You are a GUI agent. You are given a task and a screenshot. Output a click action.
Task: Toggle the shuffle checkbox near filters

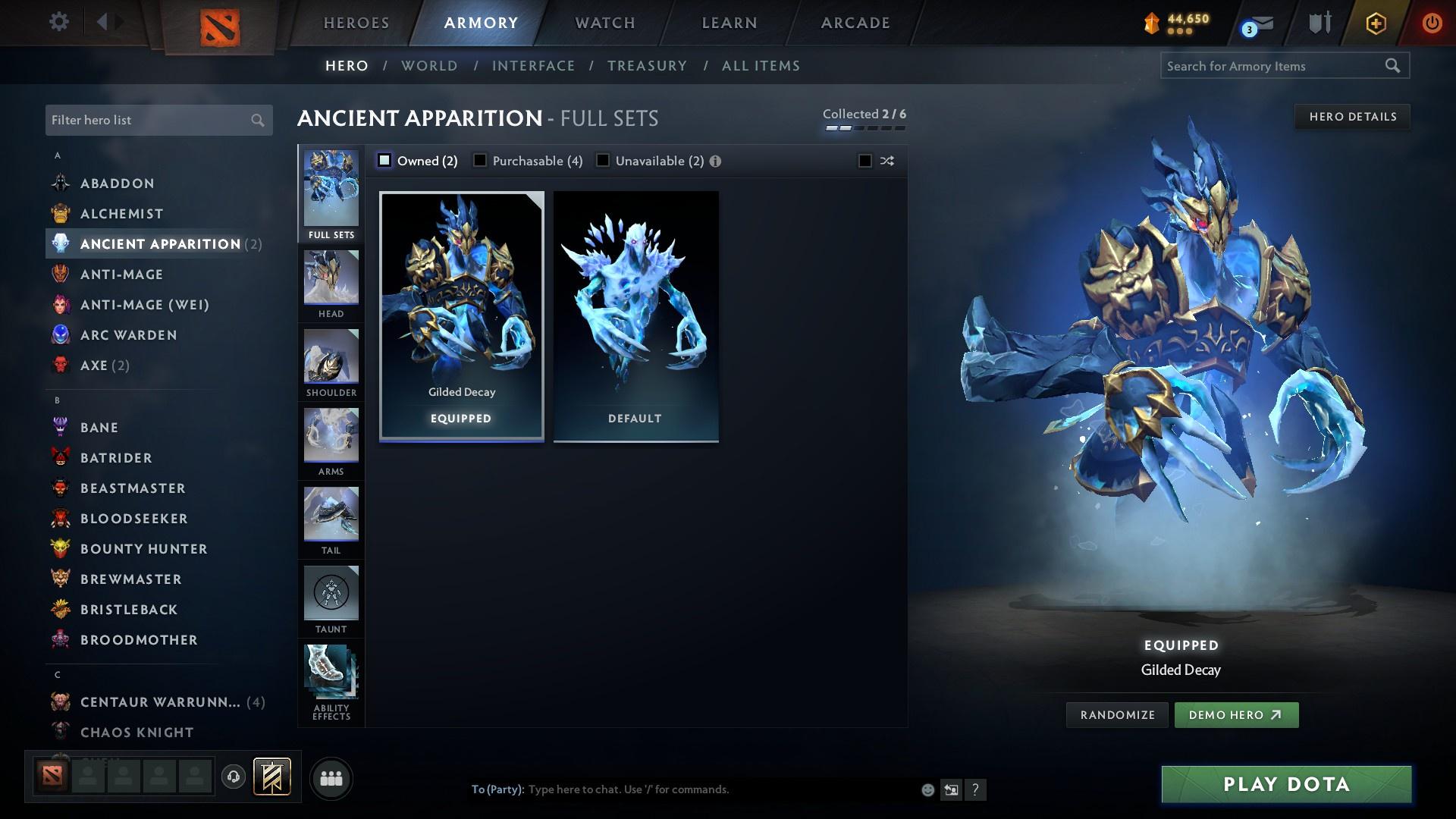[864, 161]
